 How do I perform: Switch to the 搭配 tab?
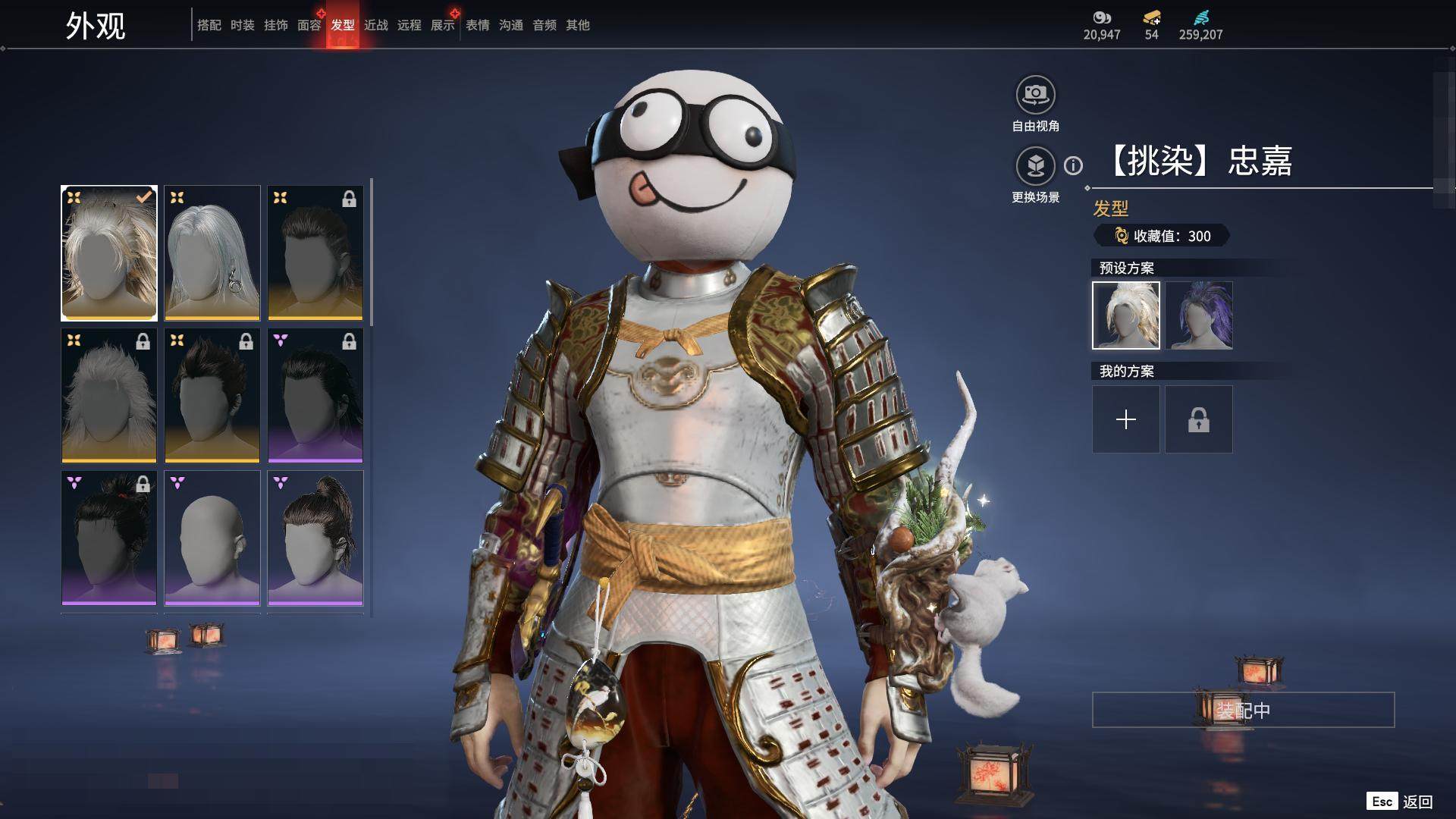(x=209, y=25)
